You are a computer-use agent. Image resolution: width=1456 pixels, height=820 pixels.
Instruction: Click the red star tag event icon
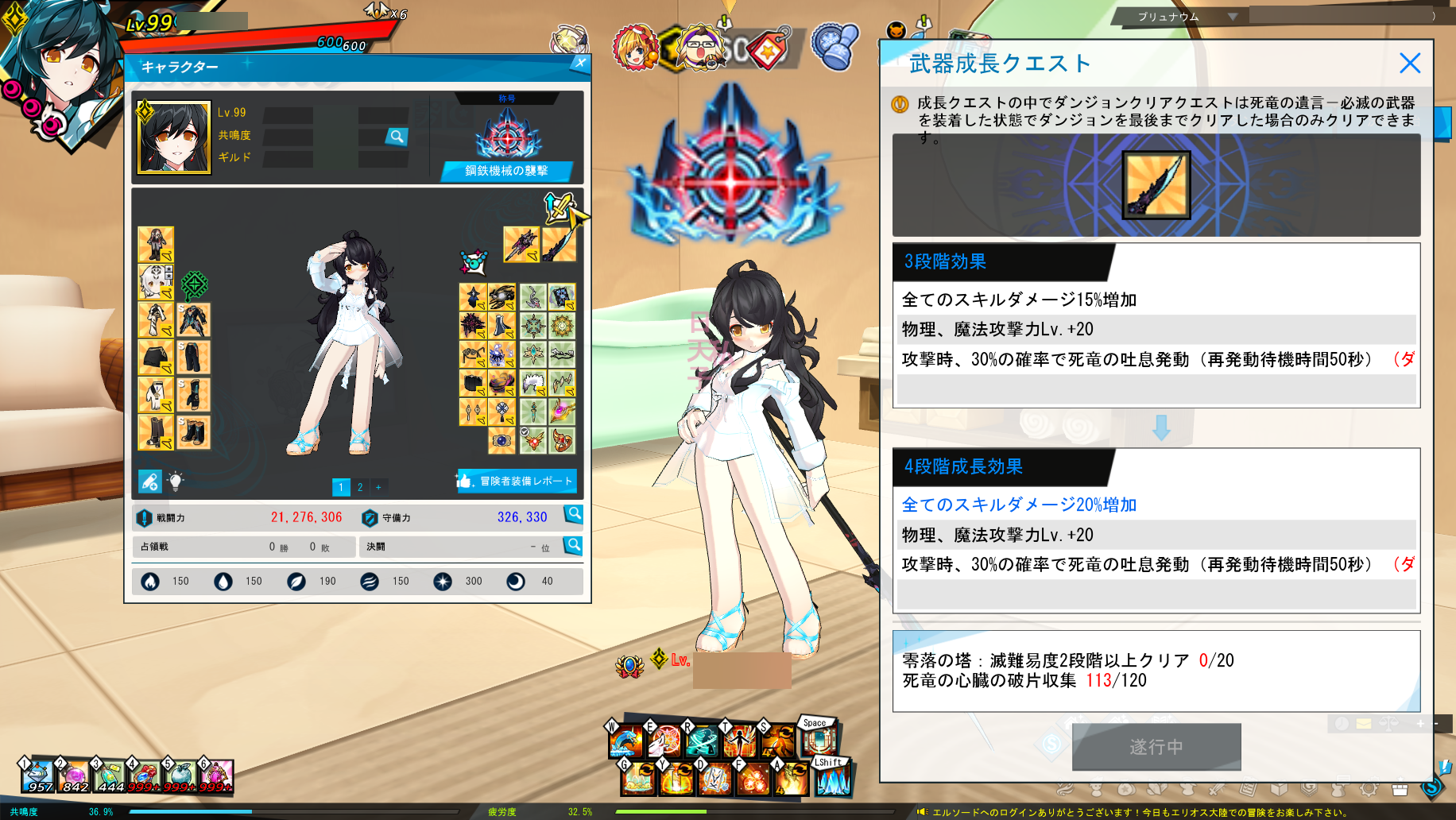click(767, 48)
